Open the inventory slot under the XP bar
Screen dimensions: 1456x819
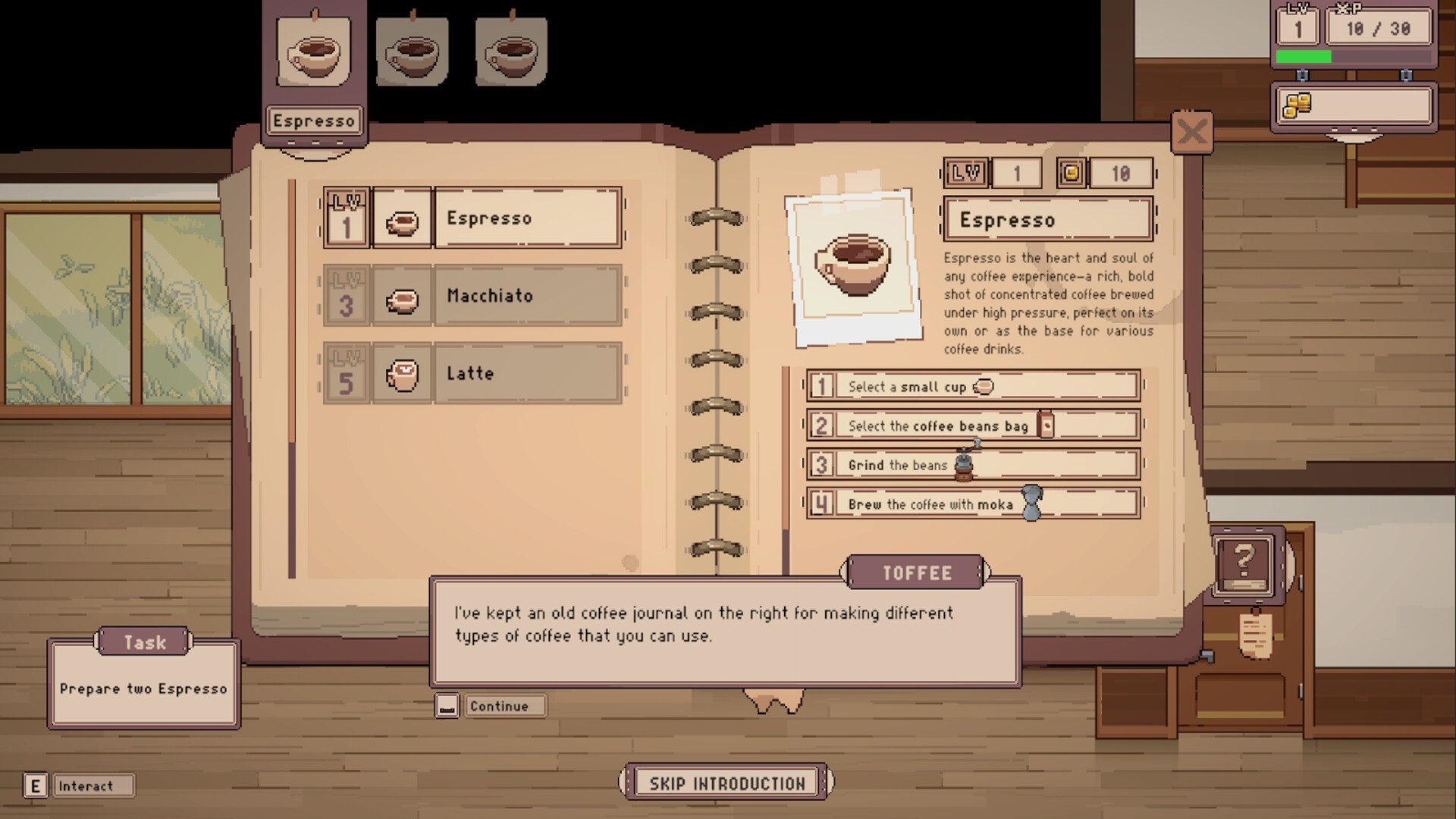(1354, 106)
